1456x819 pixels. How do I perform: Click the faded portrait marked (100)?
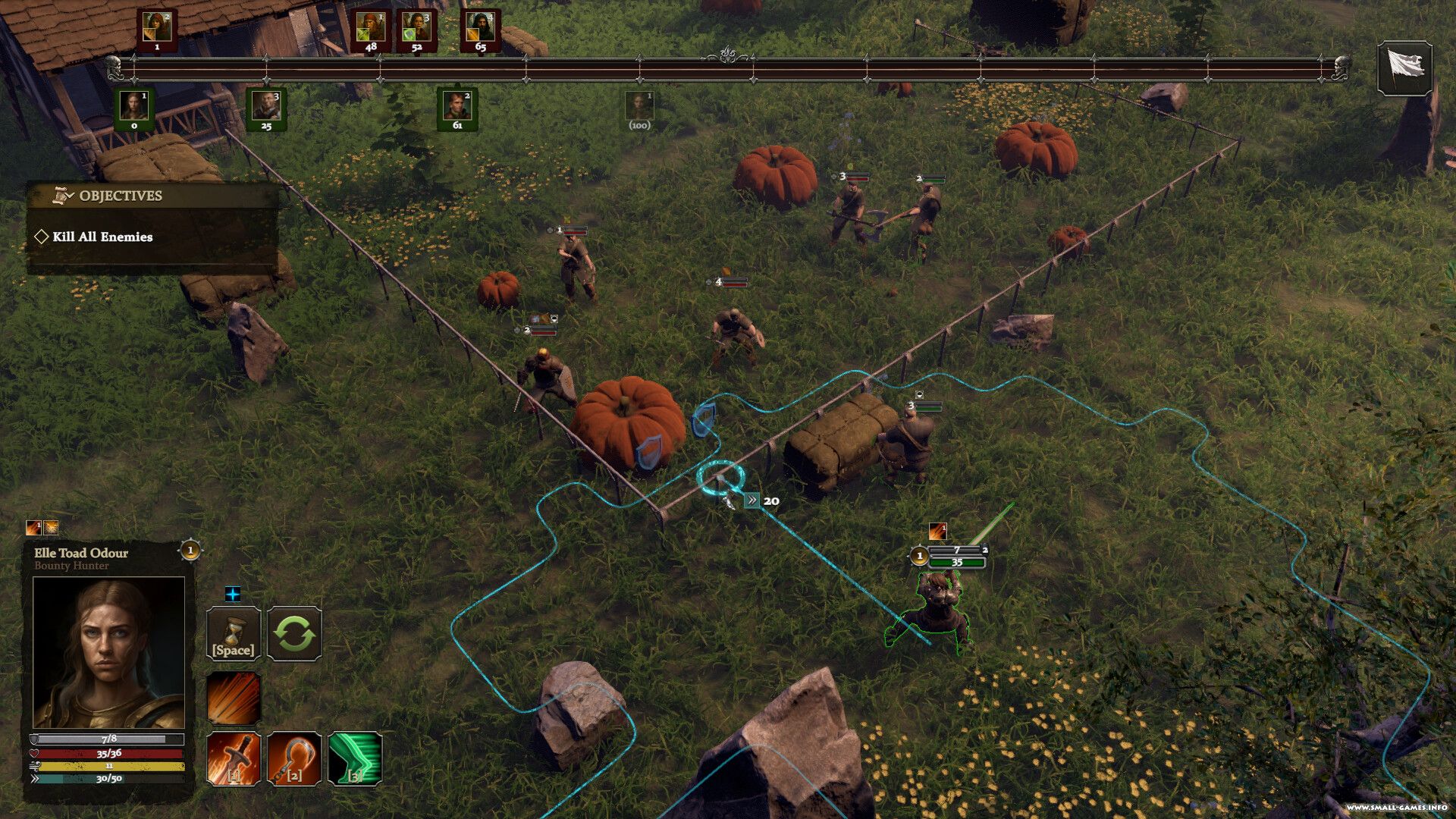coord(639,107)
